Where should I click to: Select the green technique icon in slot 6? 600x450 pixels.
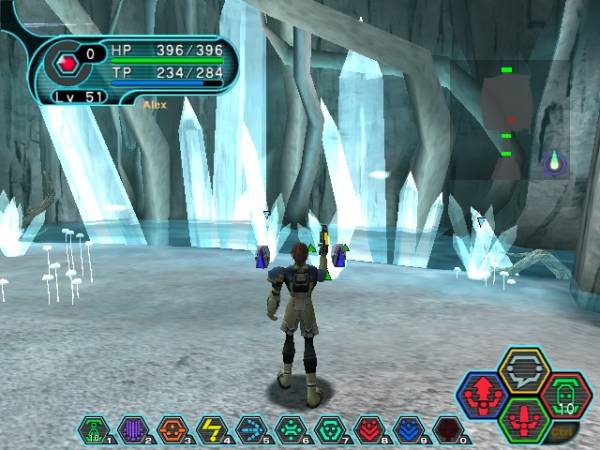coord(289,430)
